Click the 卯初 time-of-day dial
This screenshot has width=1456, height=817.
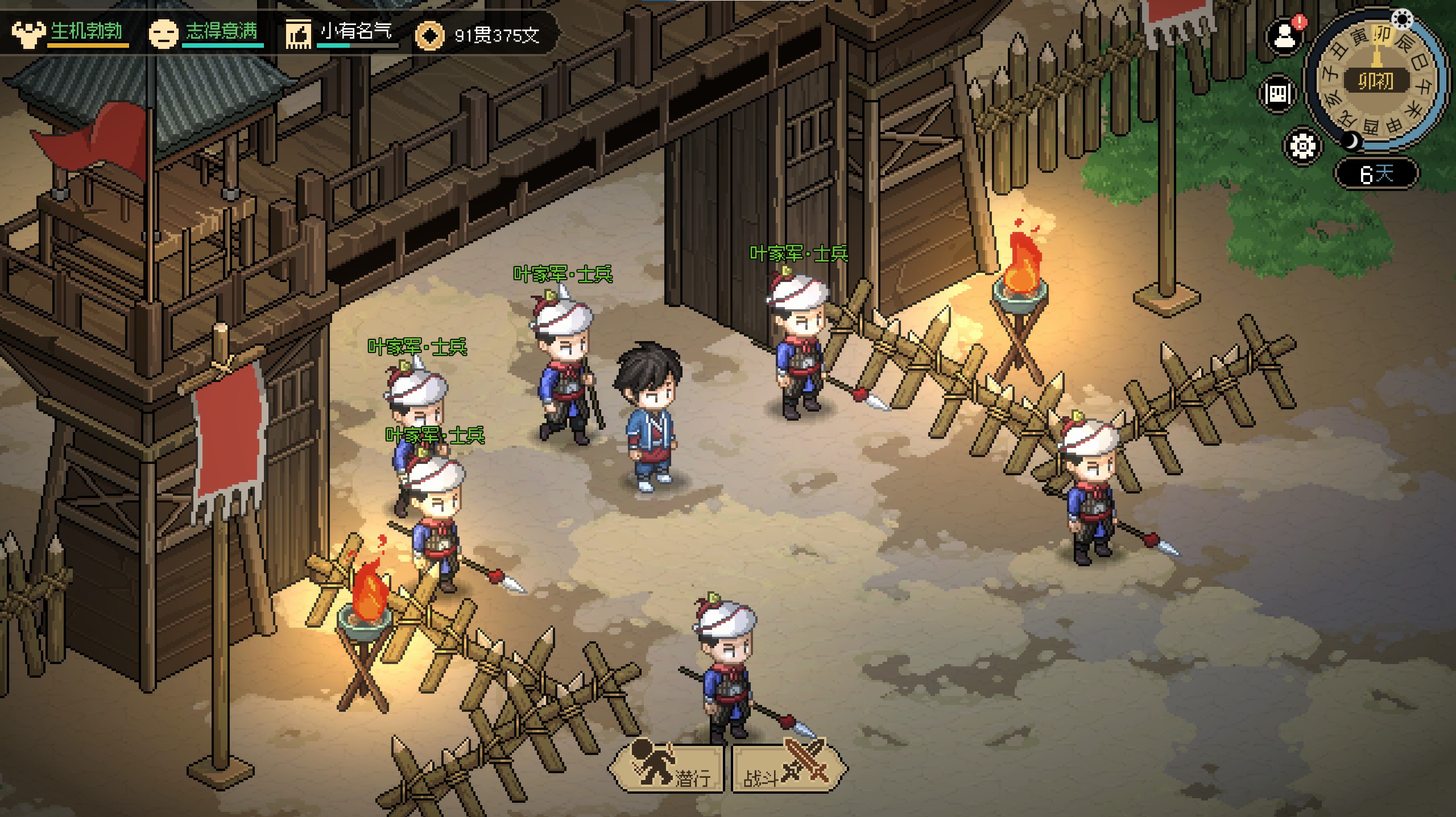[x=1376, y=81]
